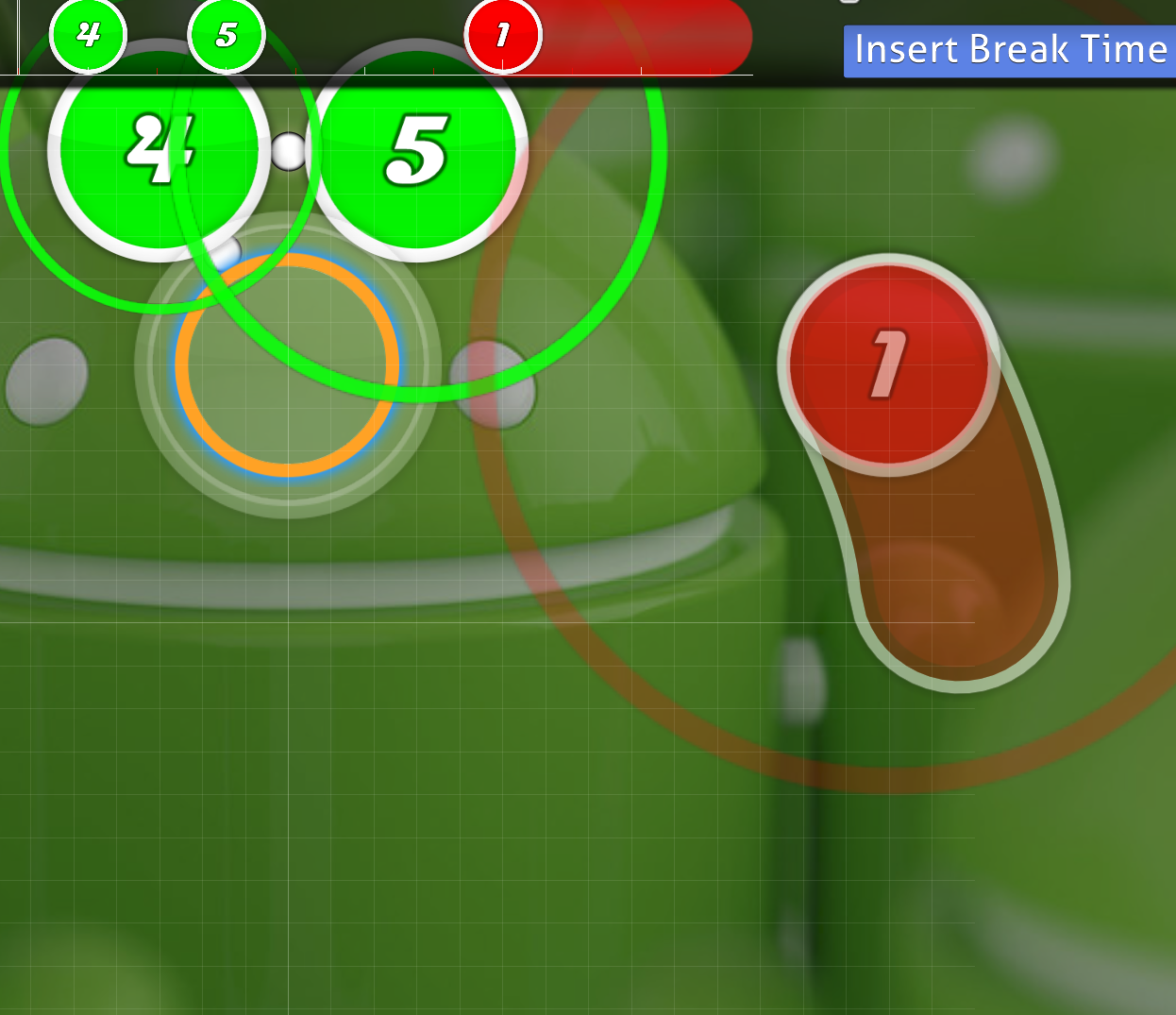1176x1015 pixels.
Task: Select red slider 1 head in the timeline
Action: click(503, 36)
